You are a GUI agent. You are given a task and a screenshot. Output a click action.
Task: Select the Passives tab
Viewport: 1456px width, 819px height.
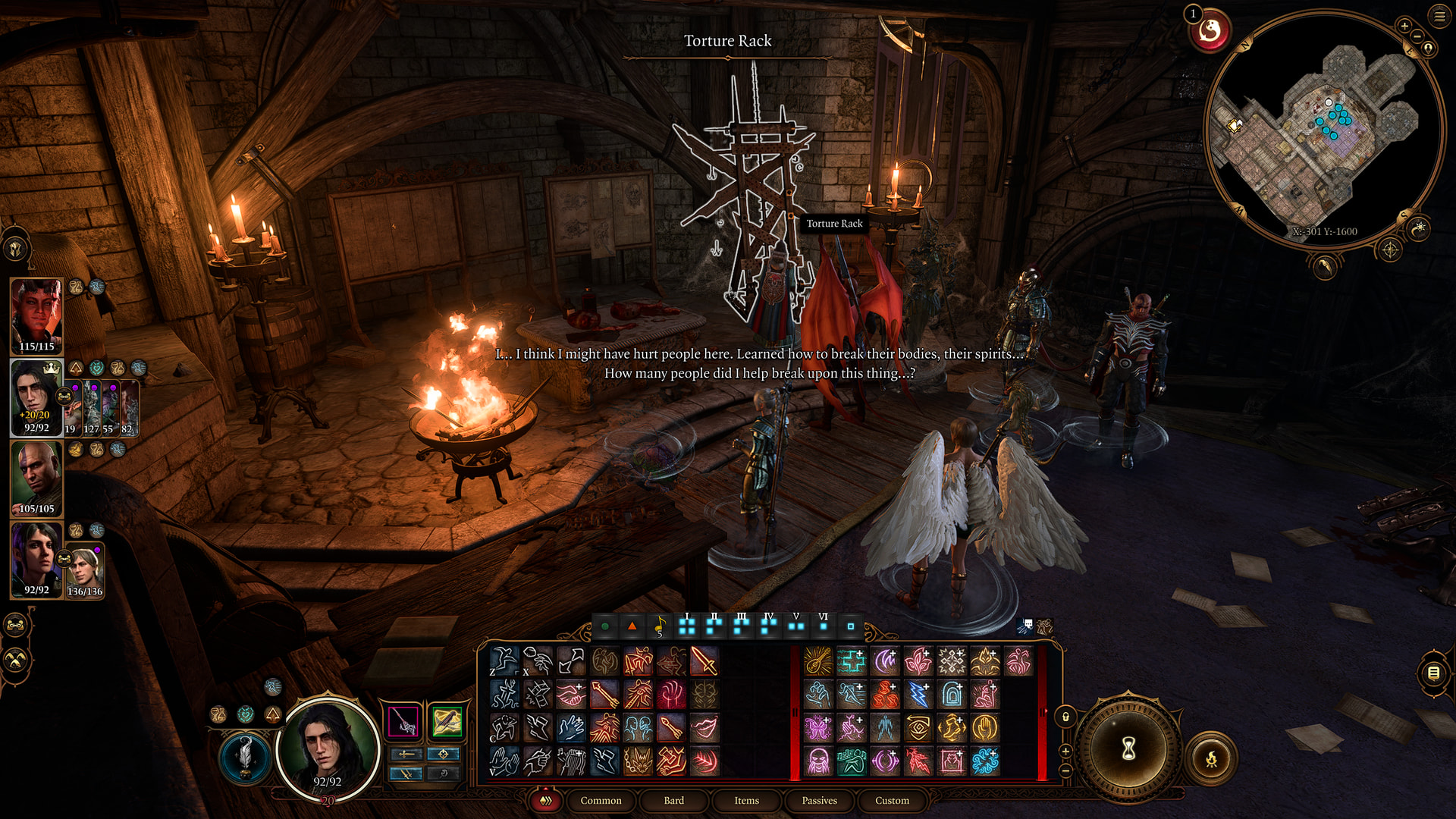[819, 800]
